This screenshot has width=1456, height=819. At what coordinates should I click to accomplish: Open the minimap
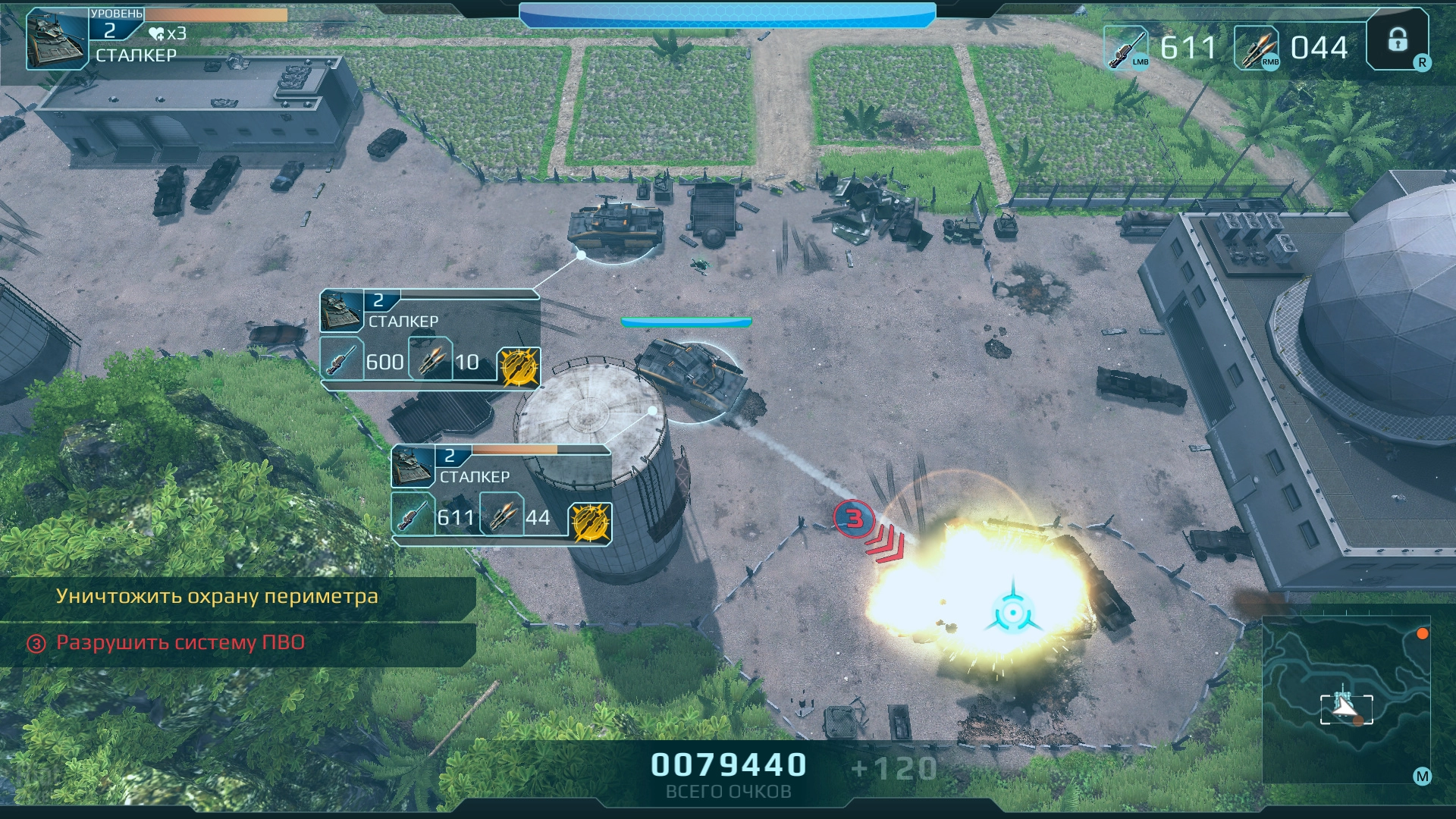[x=1346, y=699]
